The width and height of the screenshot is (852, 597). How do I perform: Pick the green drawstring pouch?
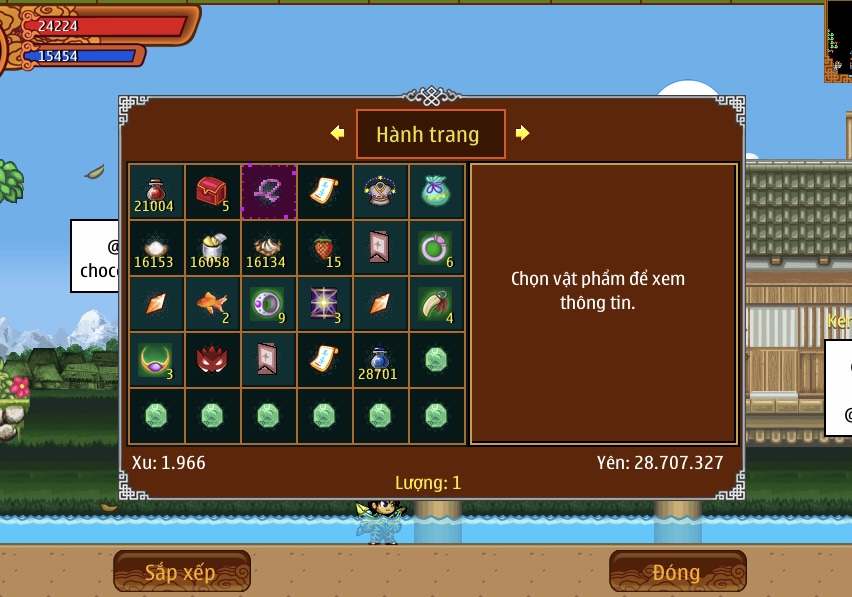coord(436,192)
